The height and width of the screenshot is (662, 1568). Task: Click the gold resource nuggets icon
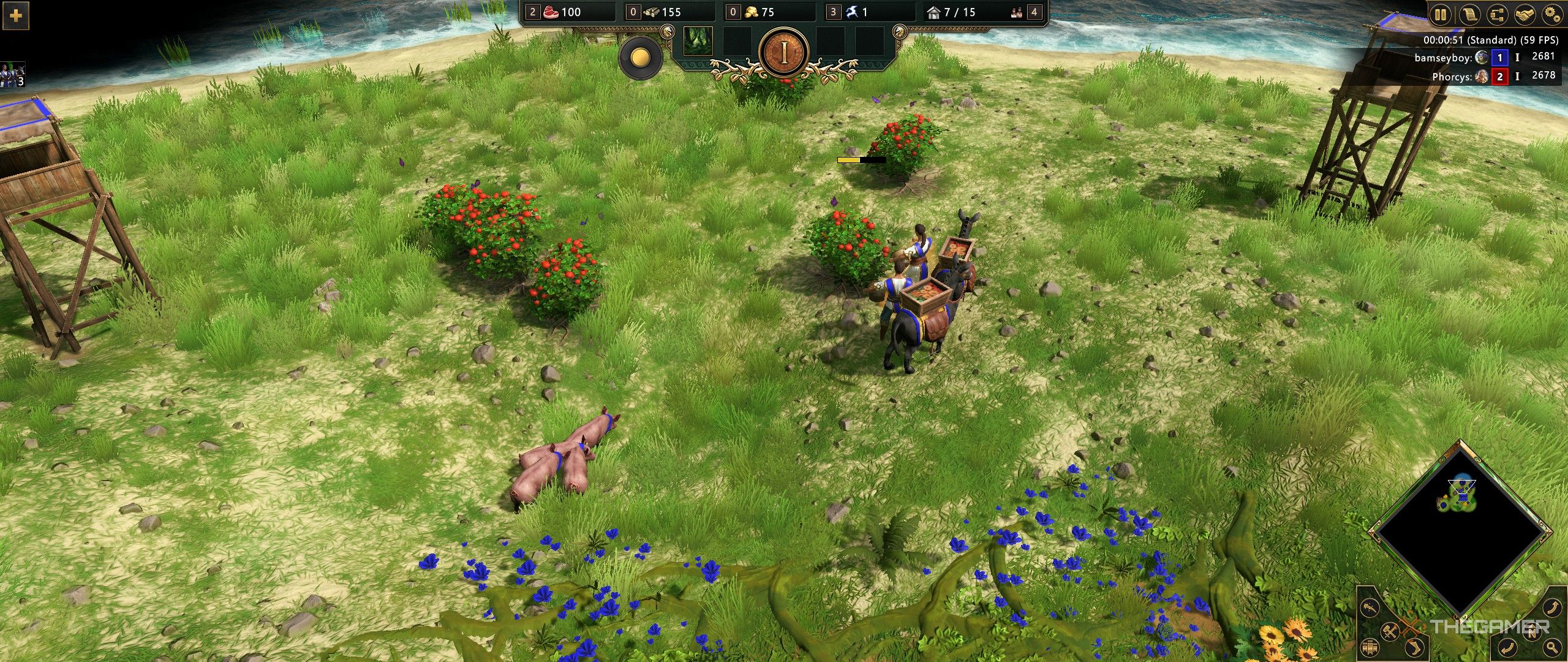[x=752, y=12]
